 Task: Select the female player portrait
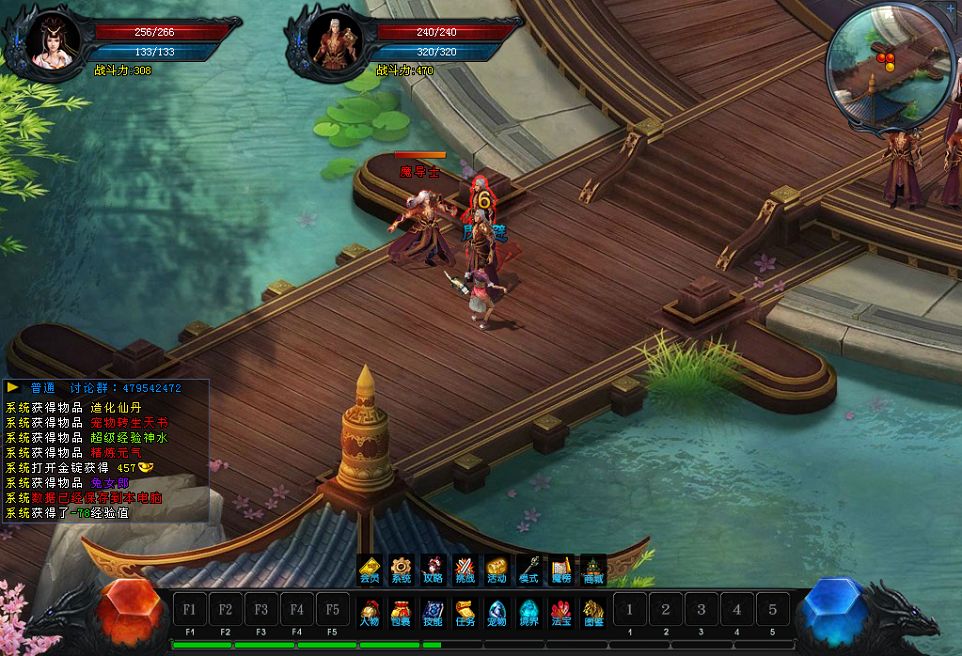tap(48, 42)
